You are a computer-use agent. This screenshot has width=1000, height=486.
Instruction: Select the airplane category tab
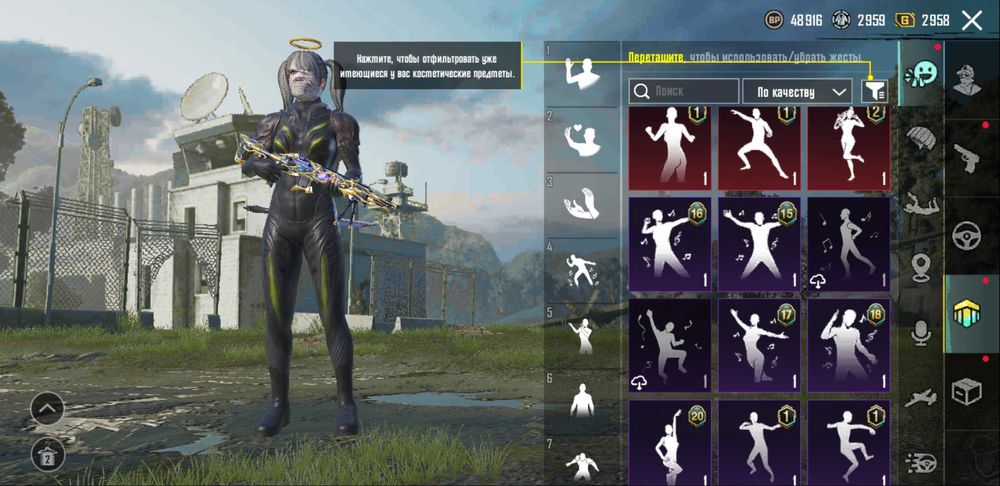pos(920,399)
